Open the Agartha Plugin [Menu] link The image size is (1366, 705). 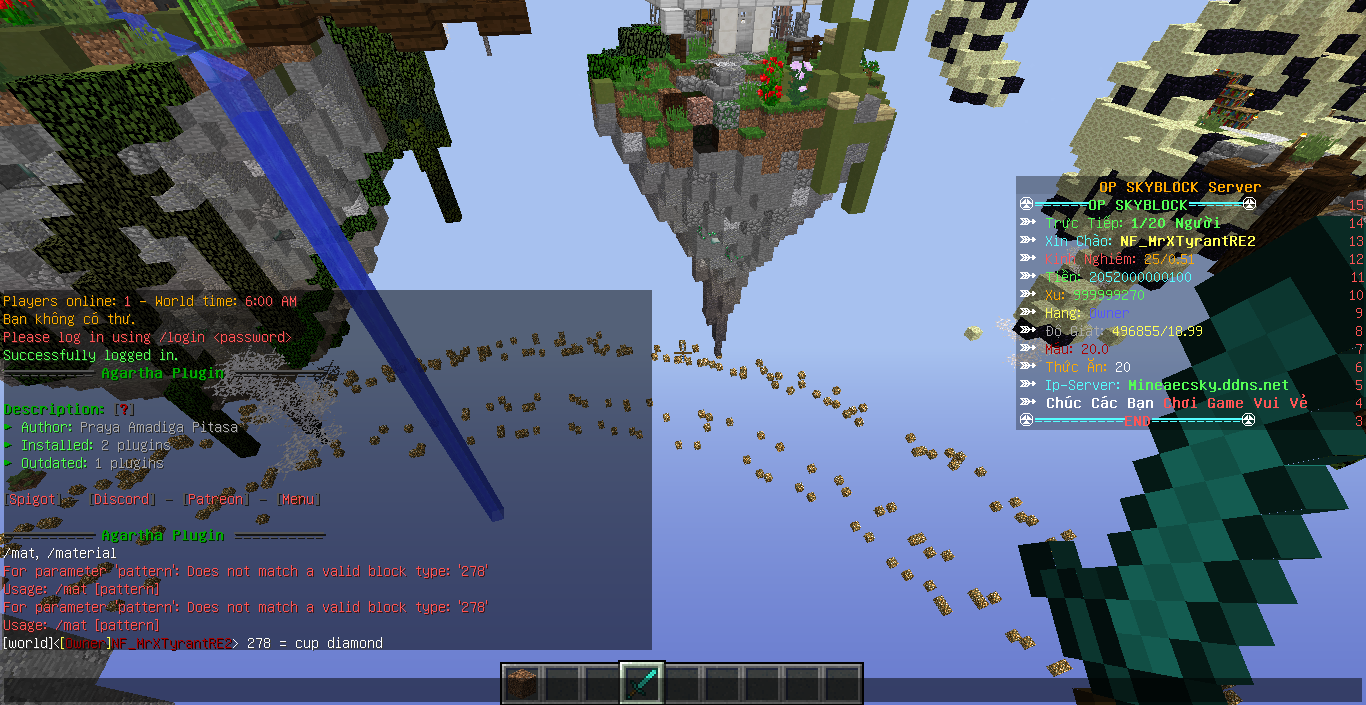tap(299, 499)
